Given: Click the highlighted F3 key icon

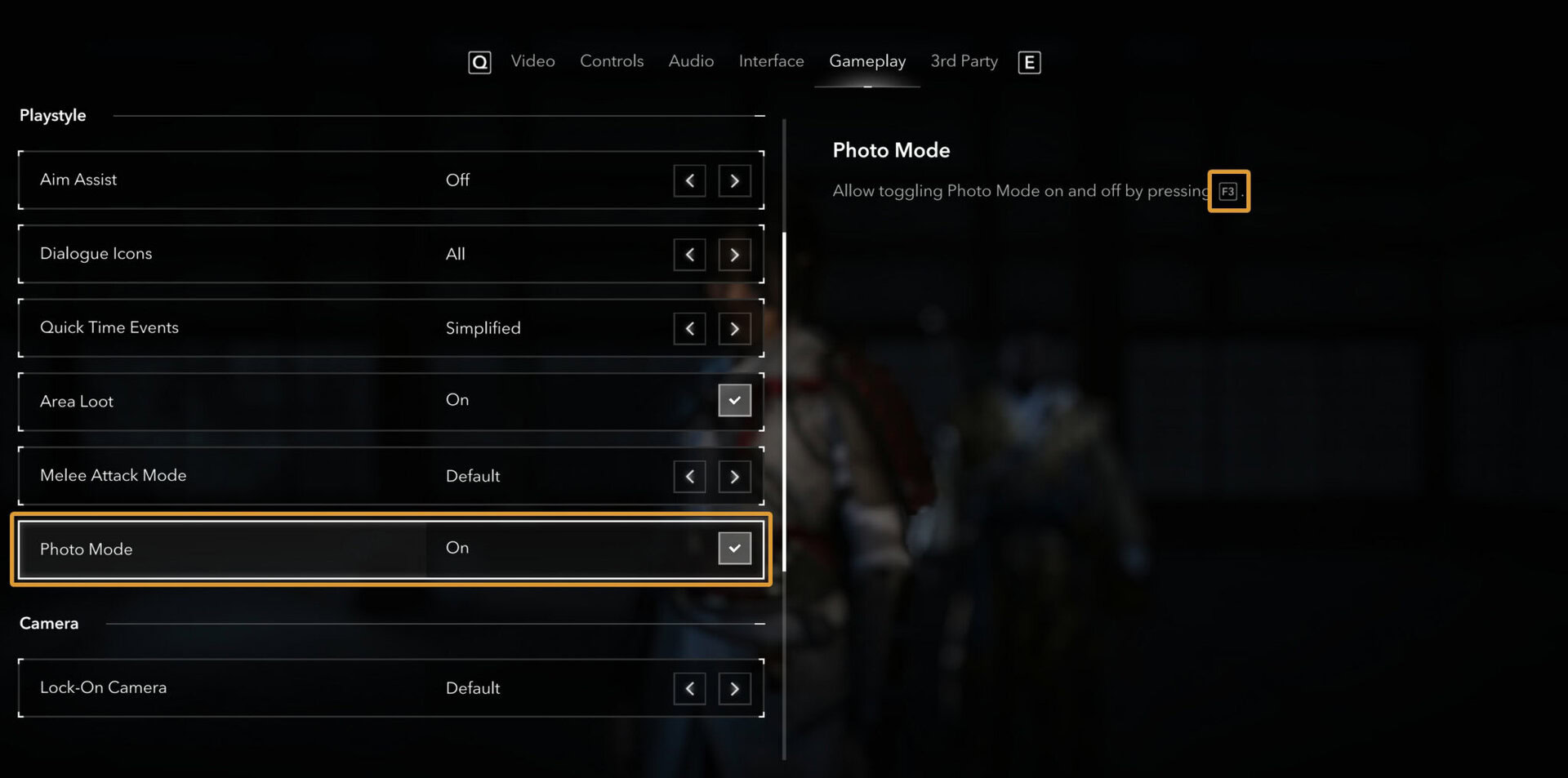Looking at the screenshot, I should pos(1228,191).
